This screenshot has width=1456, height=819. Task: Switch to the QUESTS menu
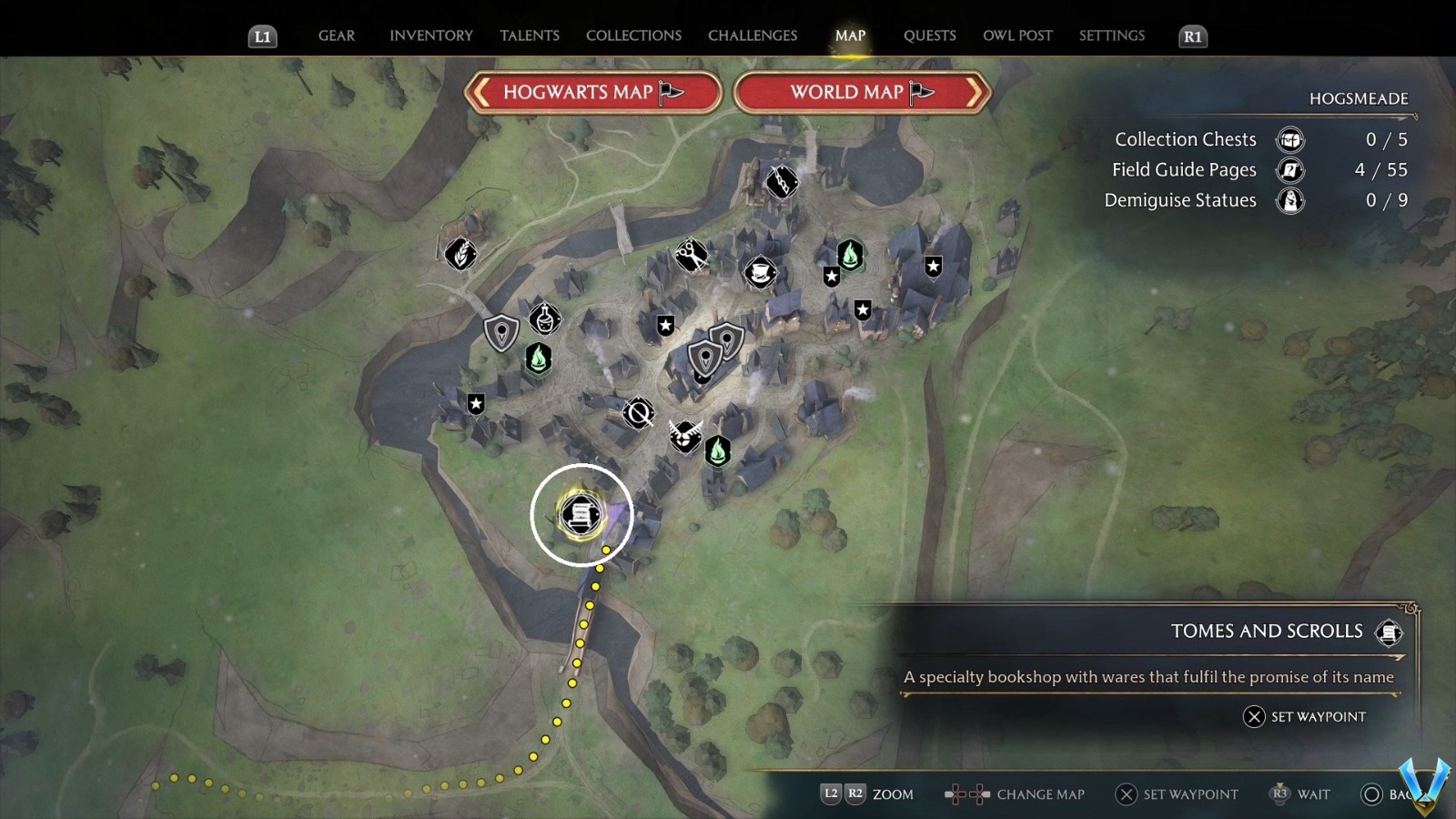coord(929,35)
